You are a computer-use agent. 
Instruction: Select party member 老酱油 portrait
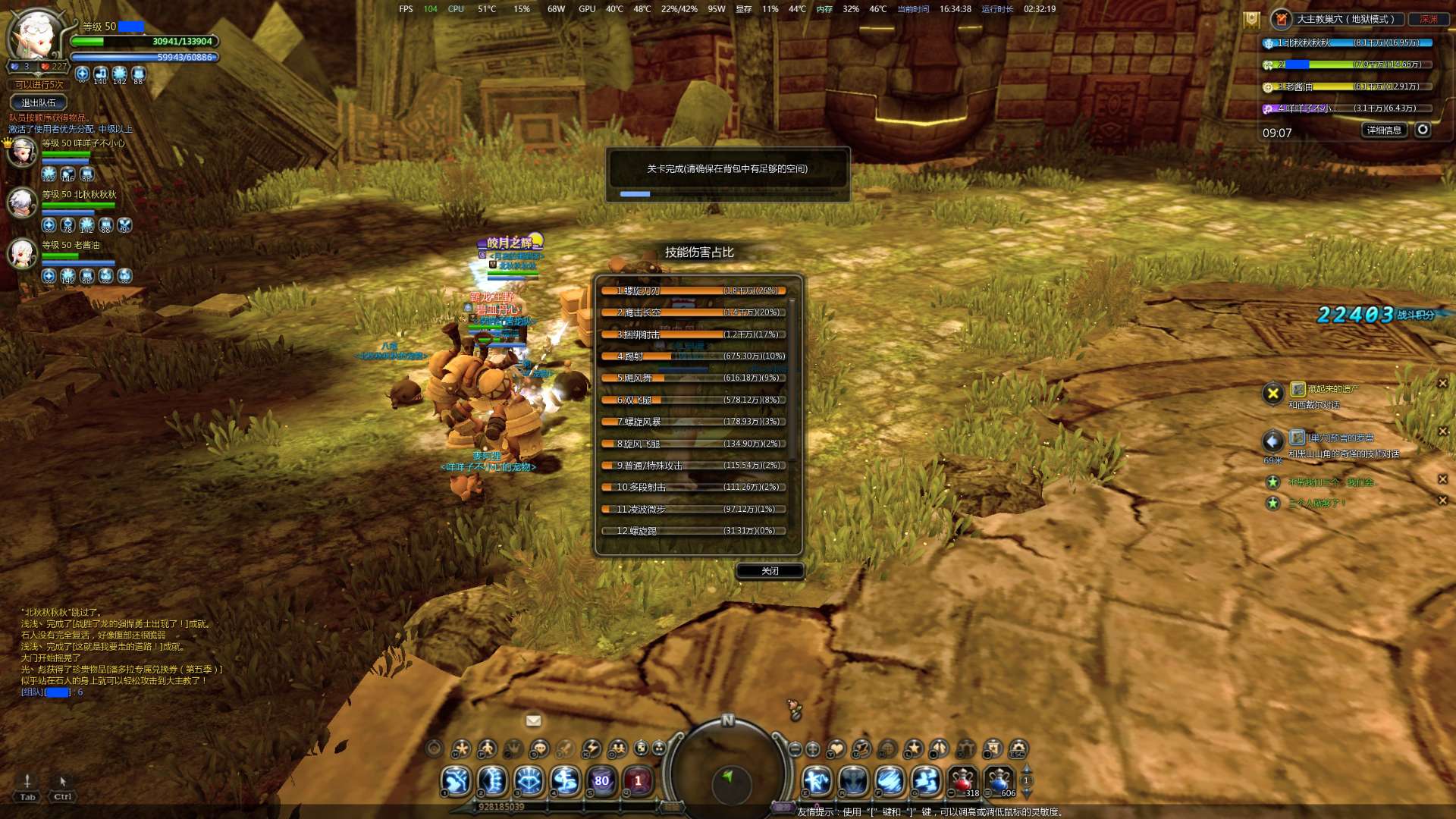(22, 253)
